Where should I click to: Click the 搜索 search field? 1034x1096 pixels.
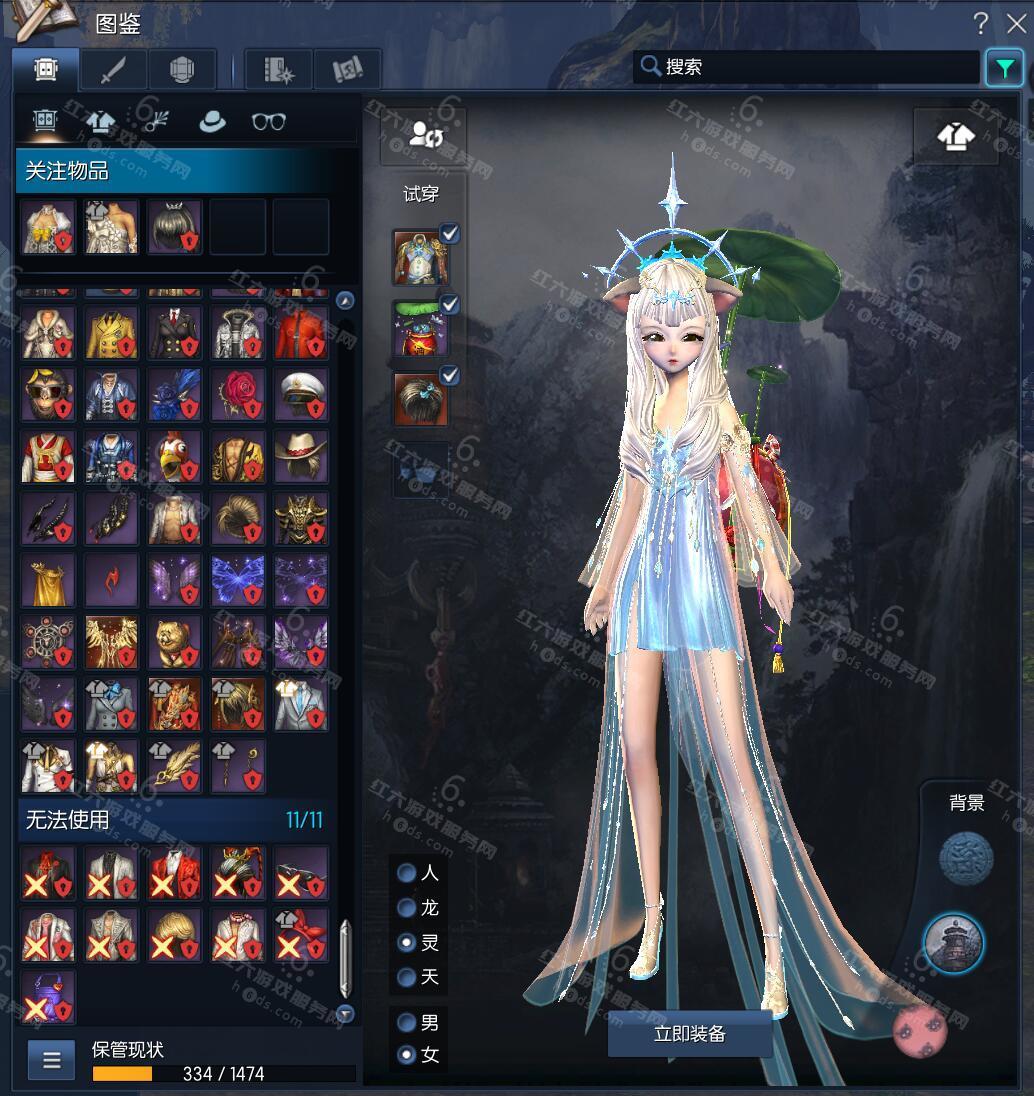[x=810, y=67]
